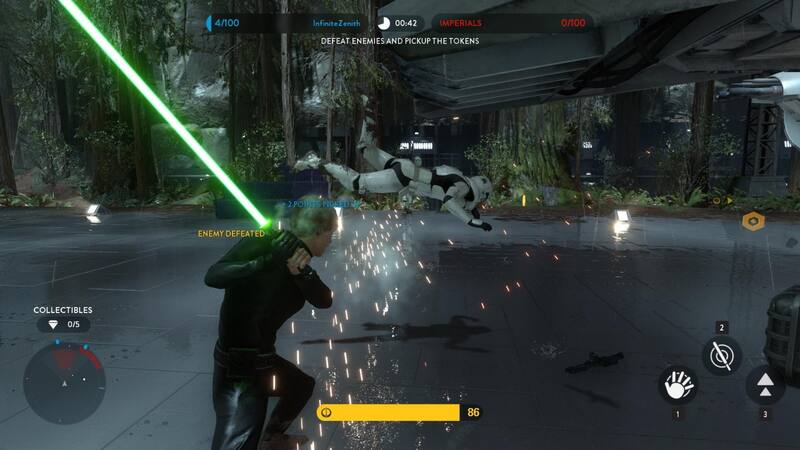
Task: Activate the Force Push hand ability
Action: click(677, 386)
